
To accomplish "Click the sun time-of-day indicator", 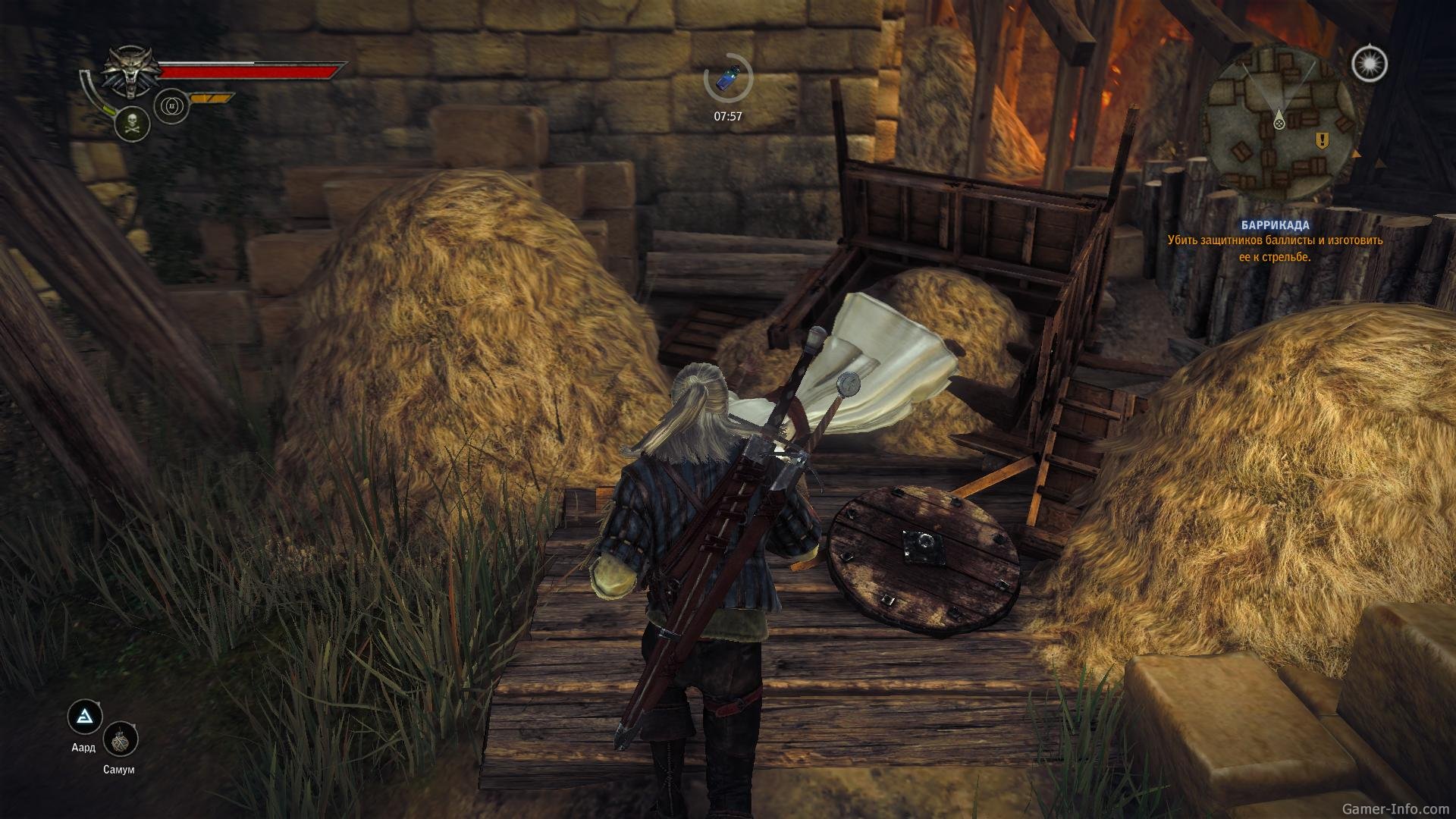I will (1369, 64).
